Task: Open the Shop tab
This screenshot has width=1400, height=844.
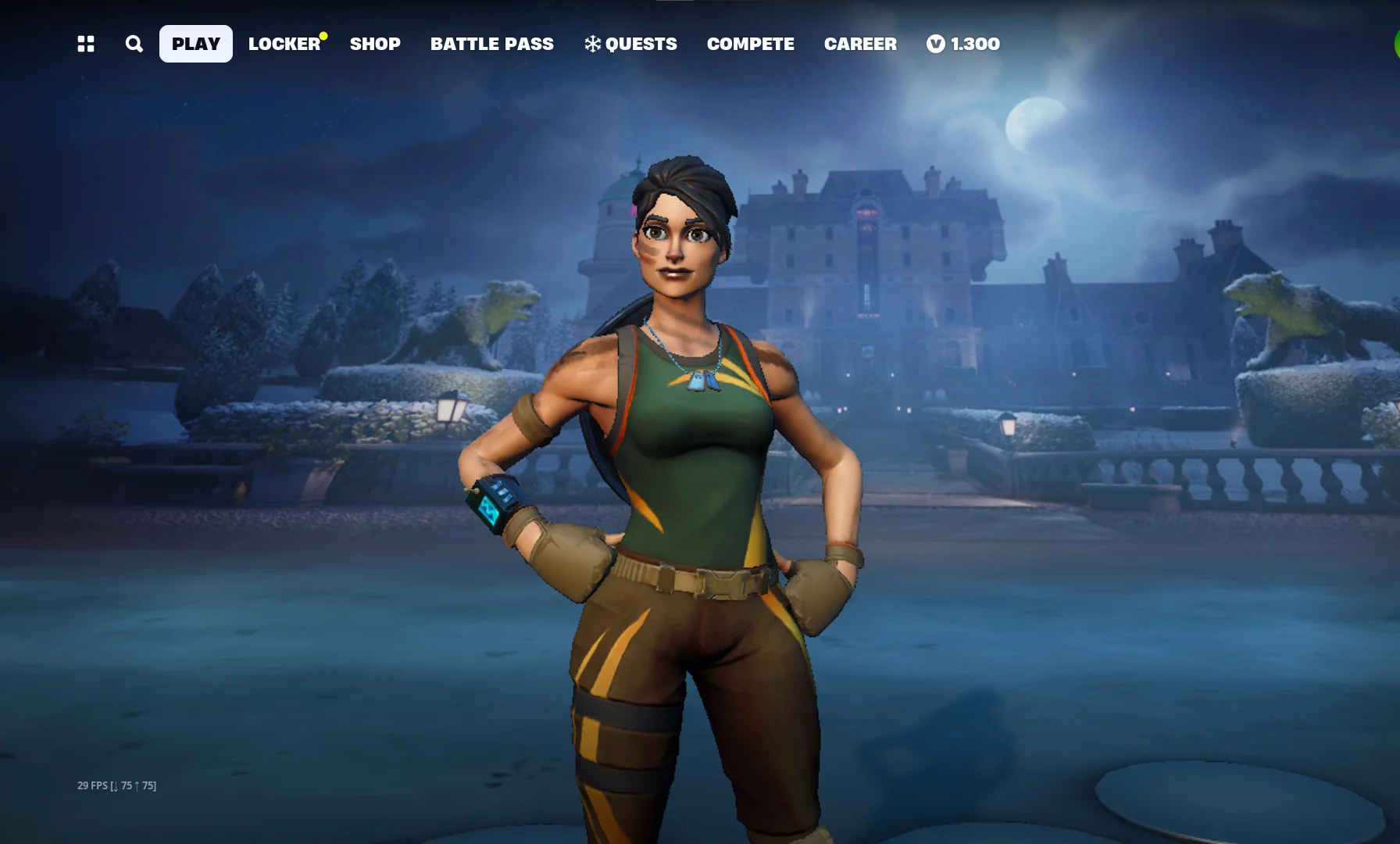Action: point(375,44)
